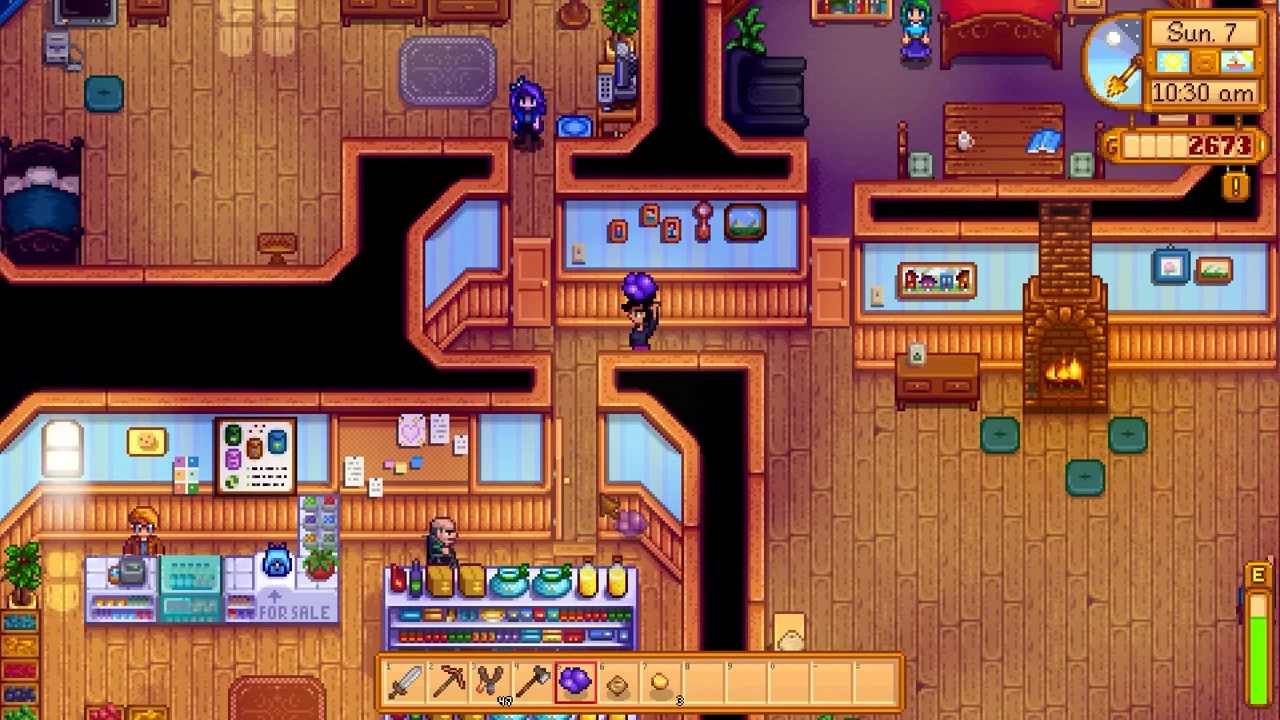This screenshot has width=1280, height=720.
Task: Click the Sun. 7 date display
Action: coord(1203,32)
